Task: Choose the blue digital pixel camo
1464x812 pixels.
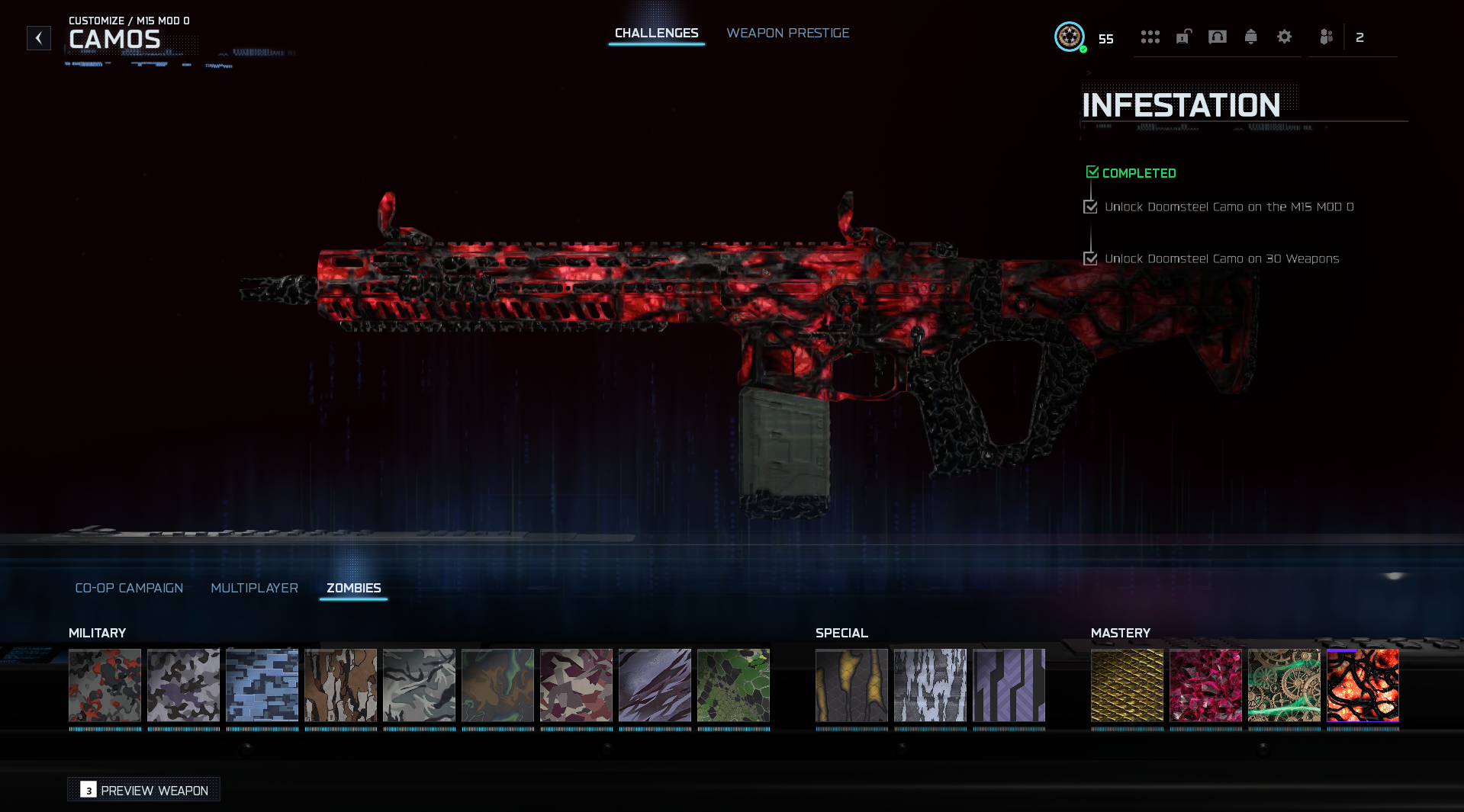Action: pos(262,685)
